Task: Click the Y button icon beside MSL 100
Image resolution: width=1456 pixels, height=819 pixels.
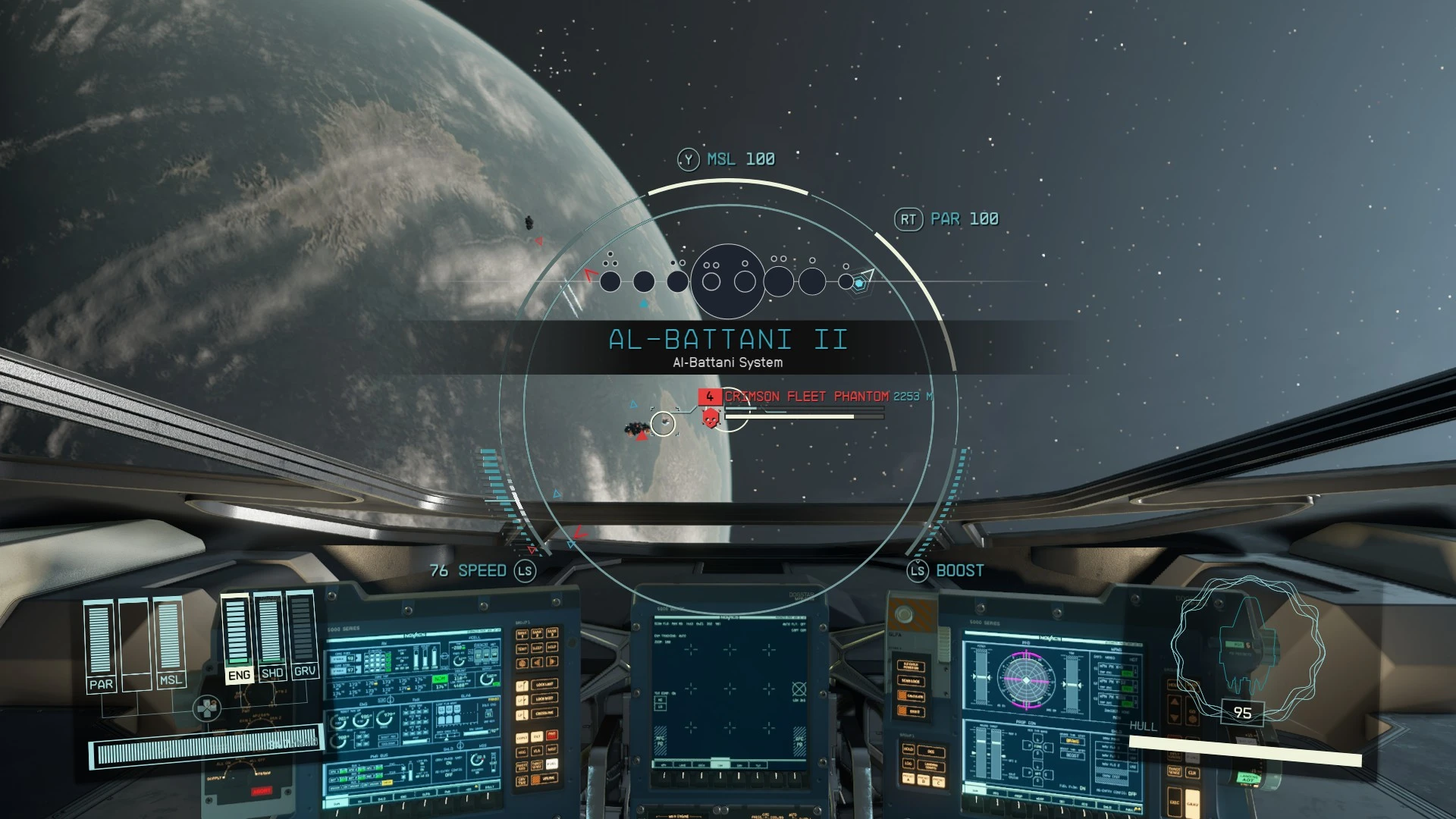Action: (x=687, y=159)
